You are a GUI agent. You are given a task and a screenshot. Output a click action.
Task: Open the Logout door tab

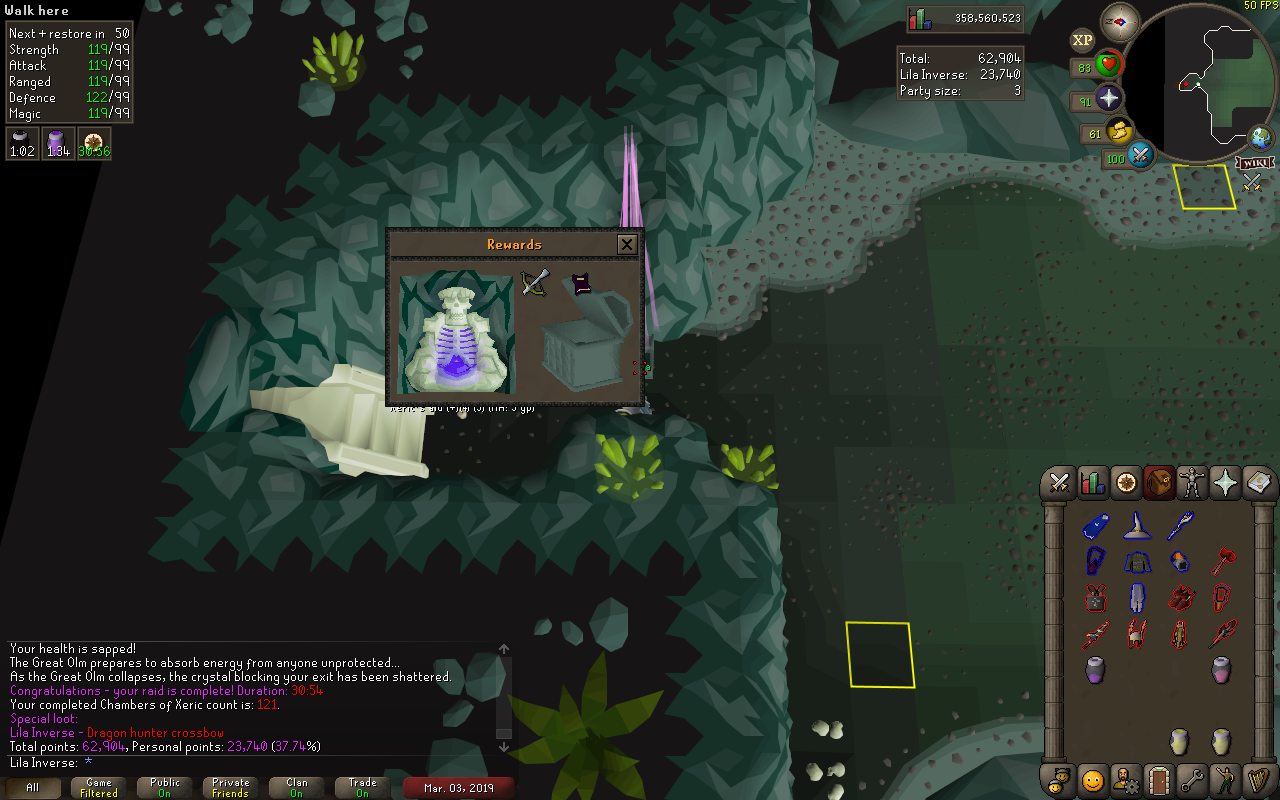(1159, 778)
